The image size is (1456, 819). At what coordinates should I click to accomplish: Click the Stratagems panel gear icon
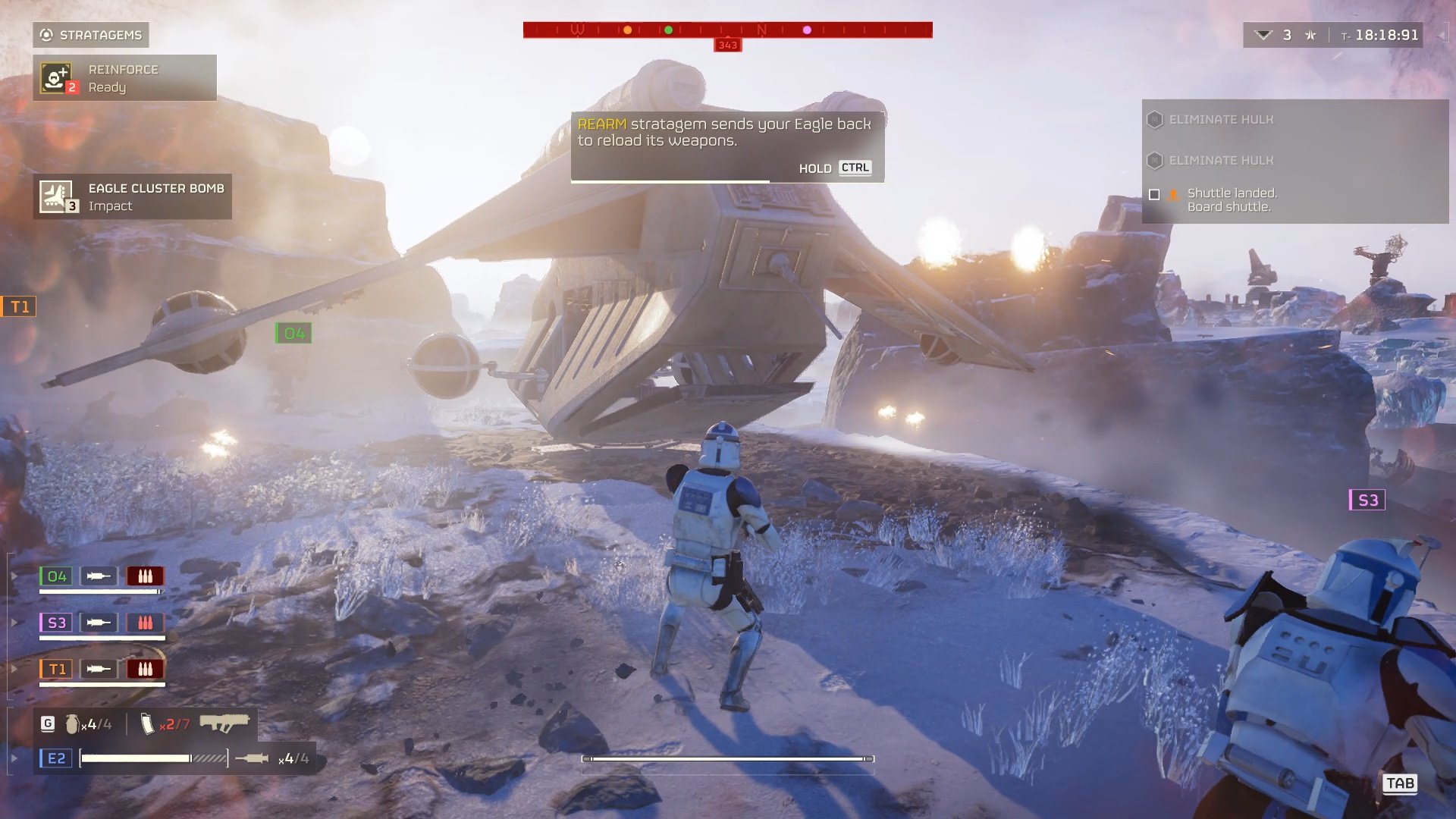click(x=45, y=34)
